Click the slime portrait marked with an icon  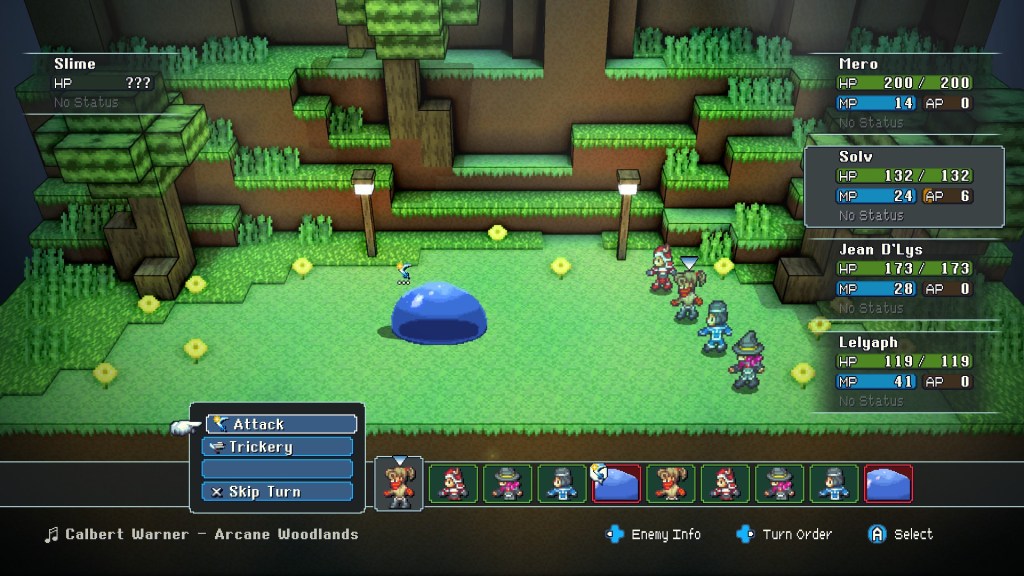tap(616, 483)
